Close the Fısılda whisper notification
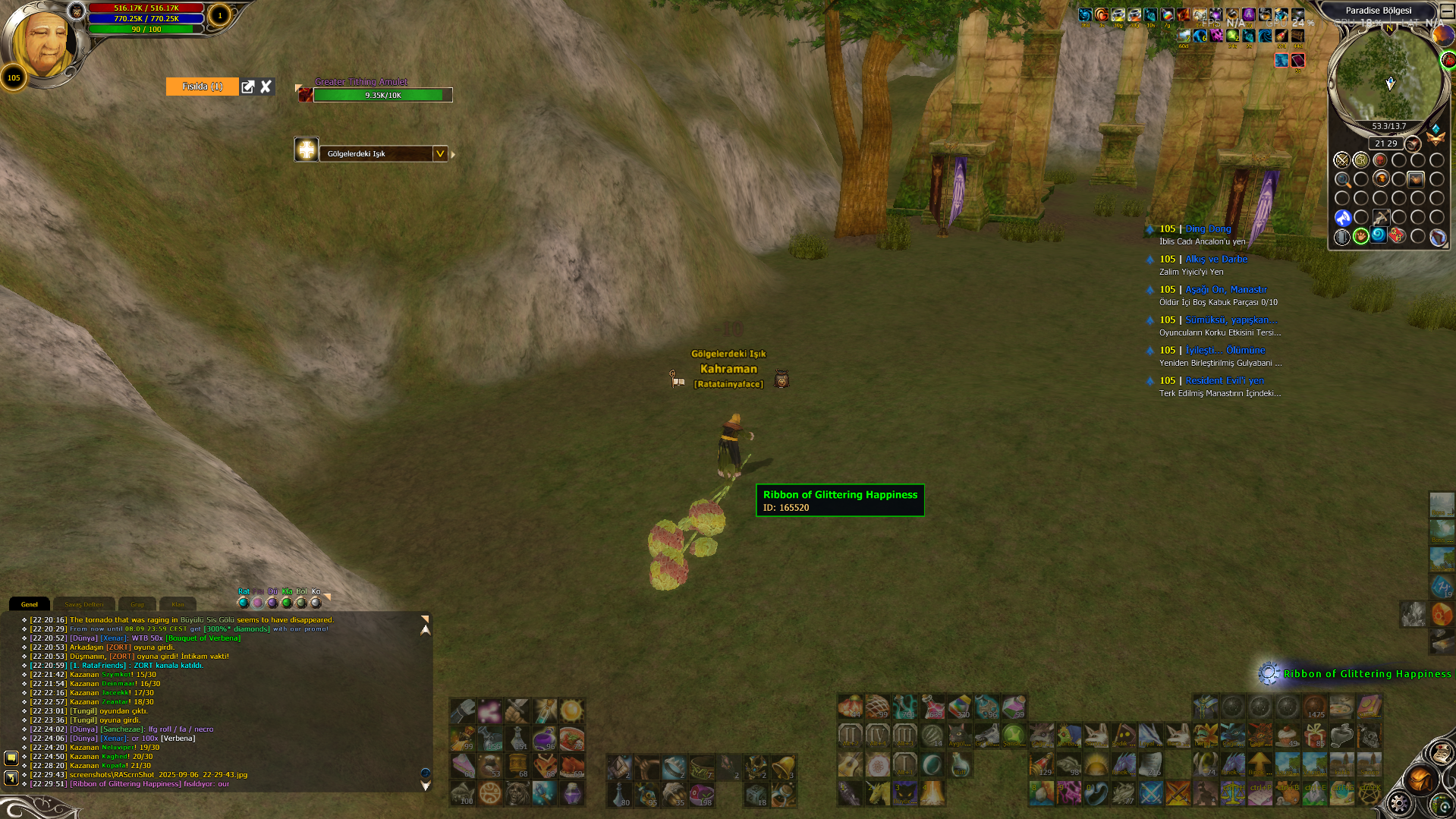 point(266,87)
